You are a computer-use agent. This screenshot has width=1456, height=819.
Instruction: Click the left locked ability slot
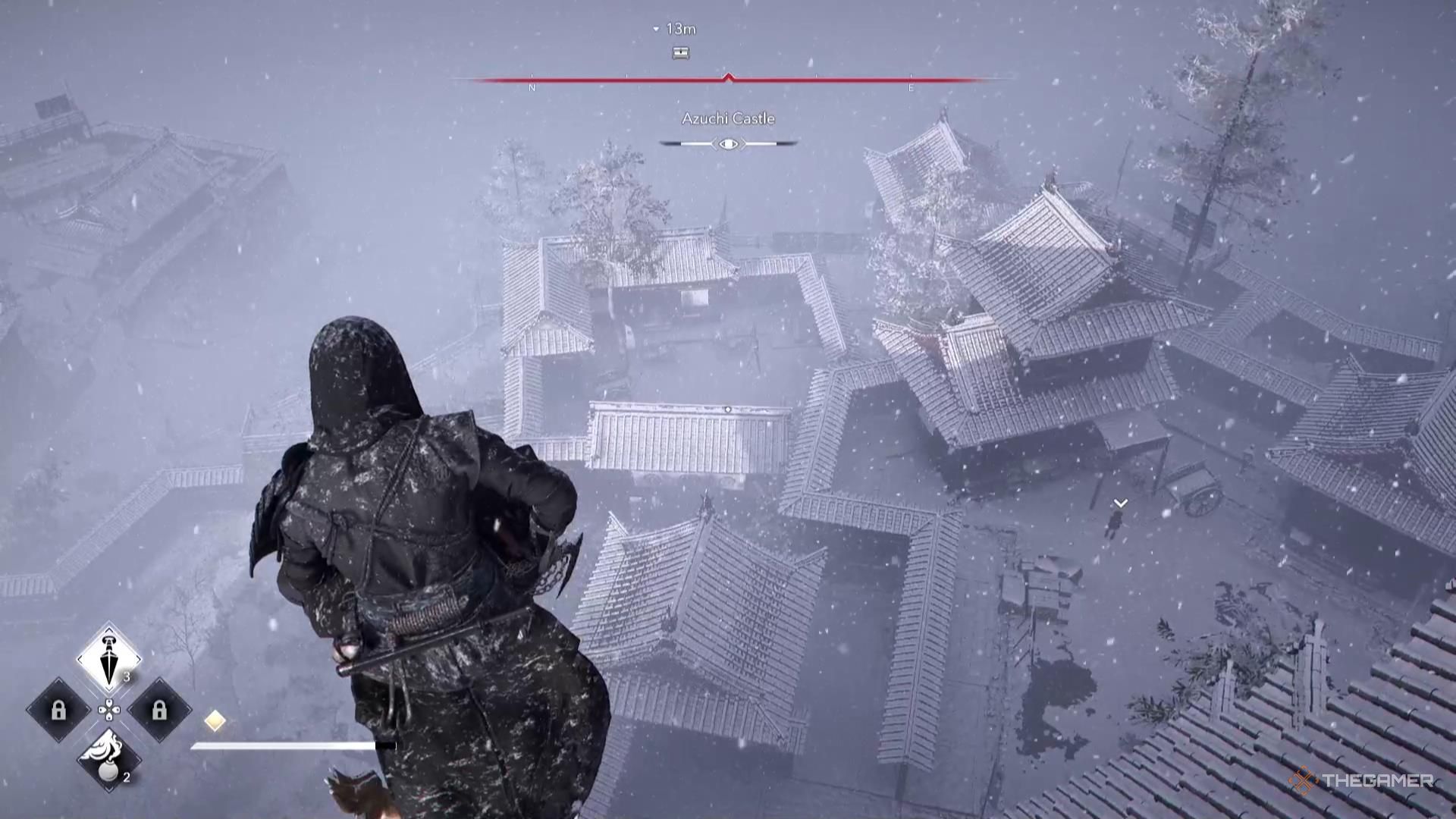coord(58,711)
